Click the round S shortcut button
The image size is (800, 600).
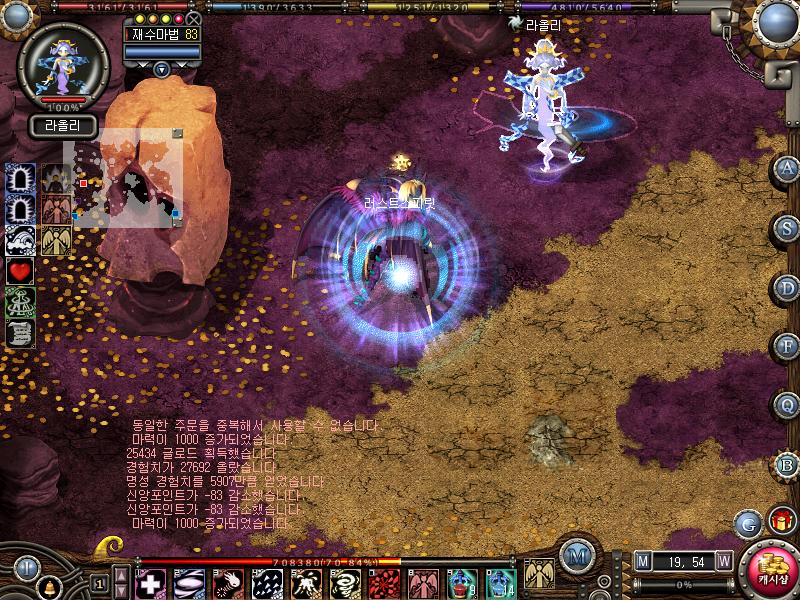coord(787,228)
